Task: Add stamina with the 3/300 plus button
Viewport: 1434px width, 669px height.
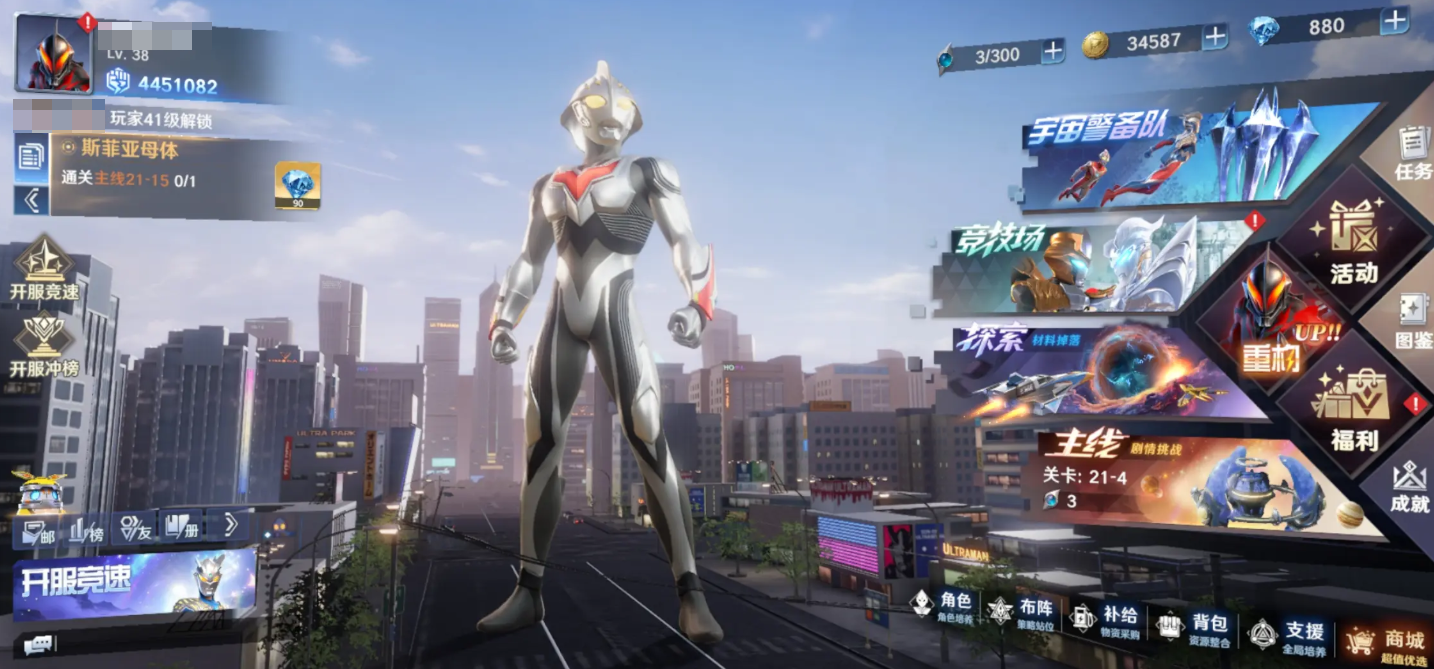Action: pyautogui.click(x=1053, y=51)
